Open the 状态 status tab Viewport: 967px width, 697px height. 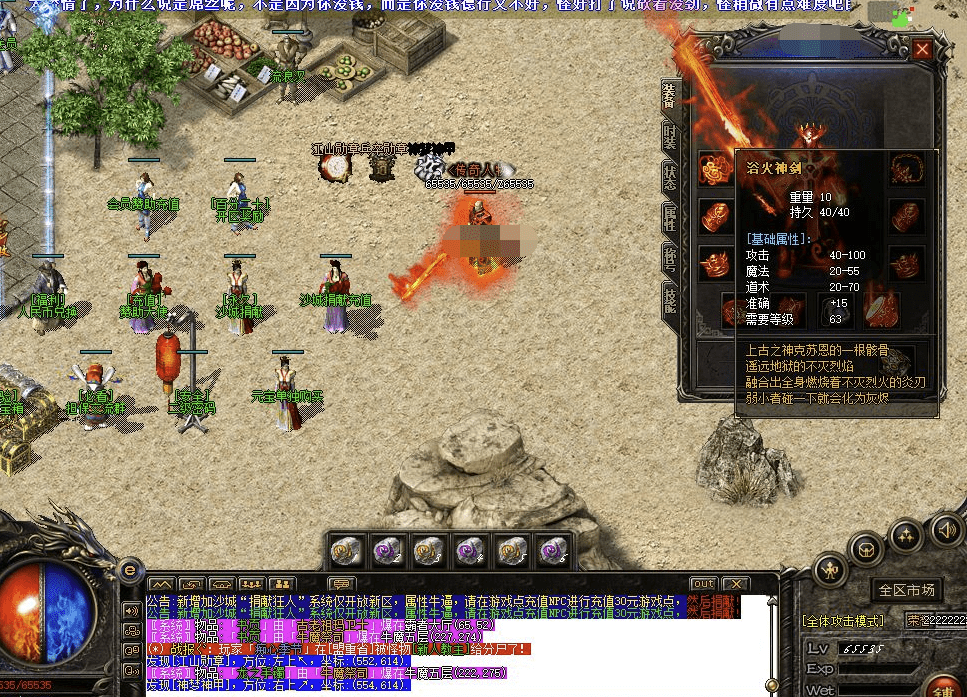669,174
